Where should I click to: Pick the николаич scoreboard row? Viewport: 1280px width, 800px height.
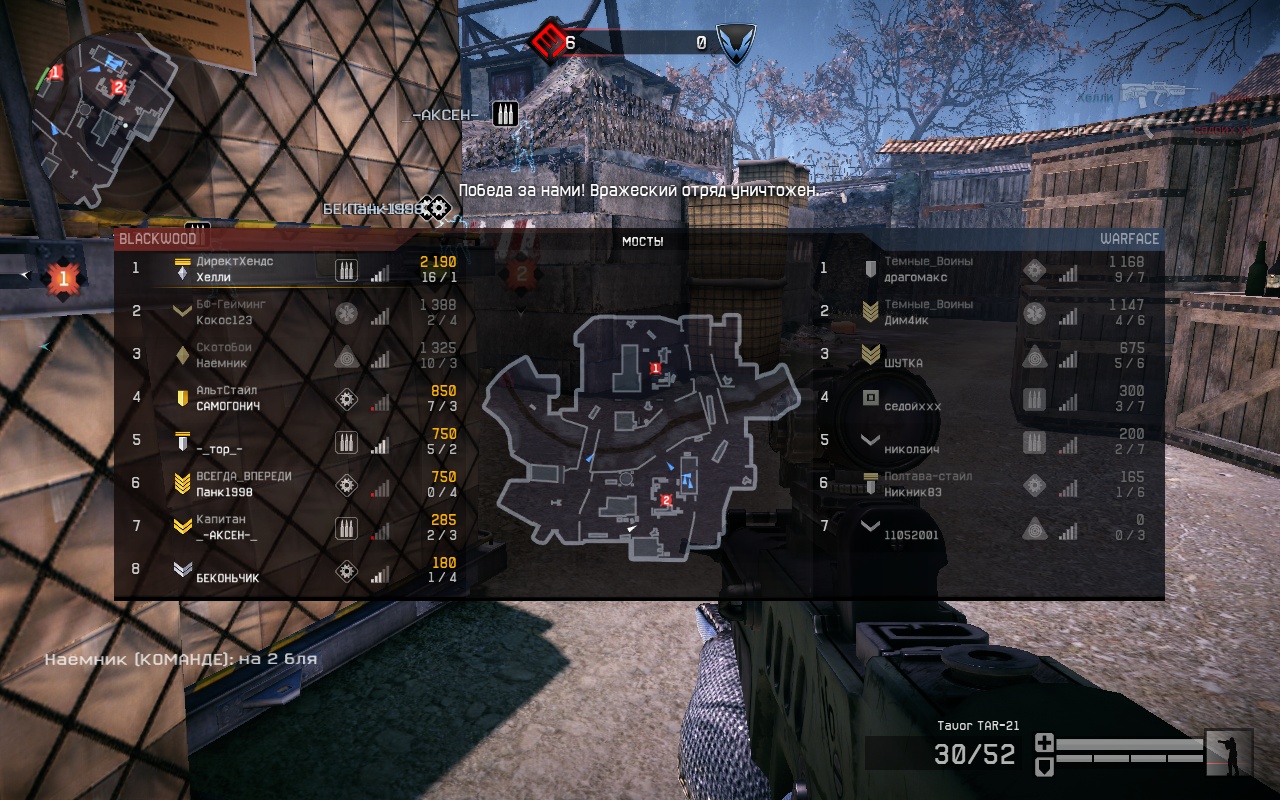[x=911, y=450]
